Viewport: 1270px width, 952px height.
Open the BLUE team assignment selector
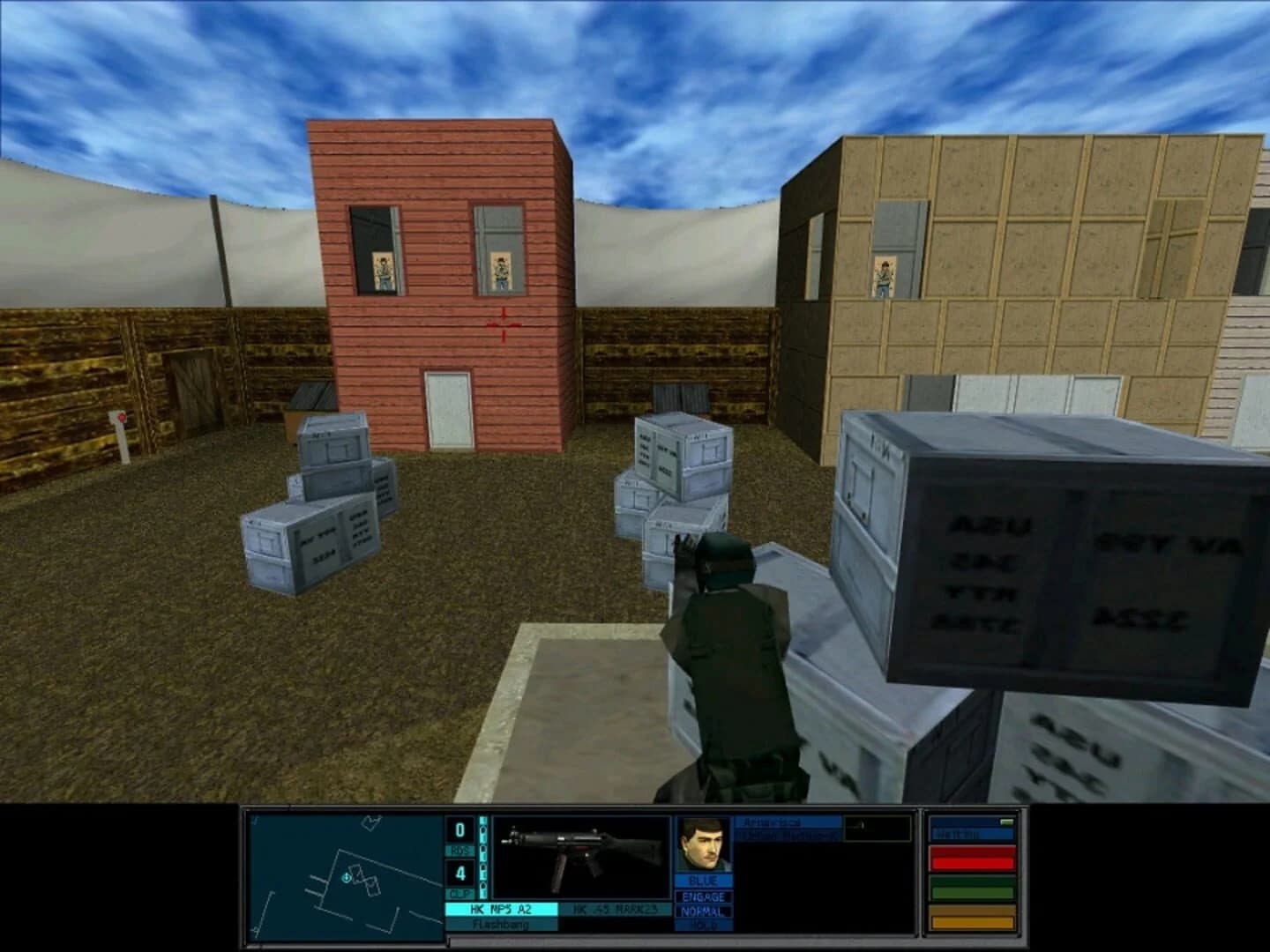click(x=703, y=881)
